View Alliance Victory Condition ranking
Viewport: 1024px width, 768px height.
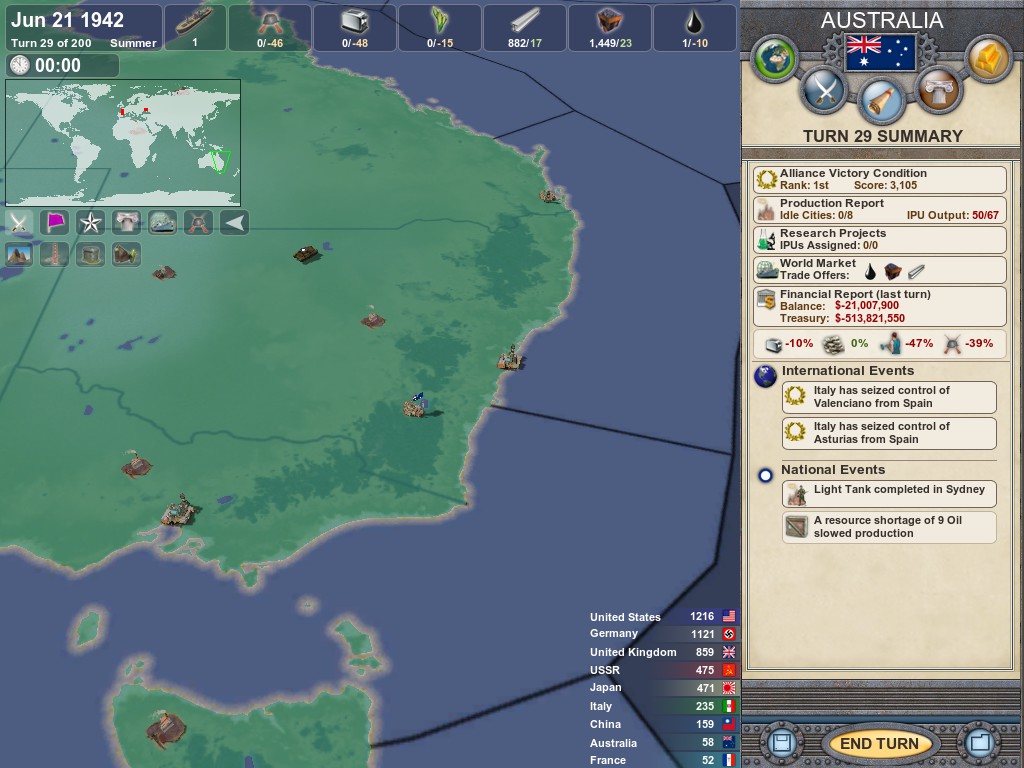click(x=879, y=179)
